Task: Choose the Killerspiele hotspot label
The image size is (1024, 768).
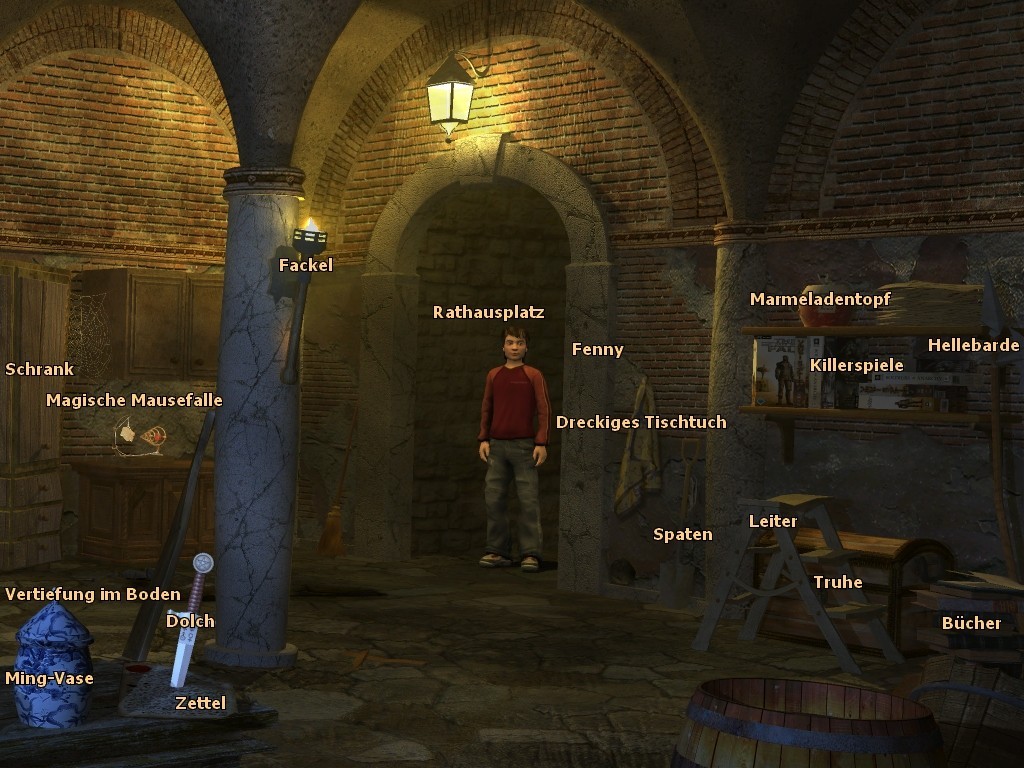Action: [856, 365]
